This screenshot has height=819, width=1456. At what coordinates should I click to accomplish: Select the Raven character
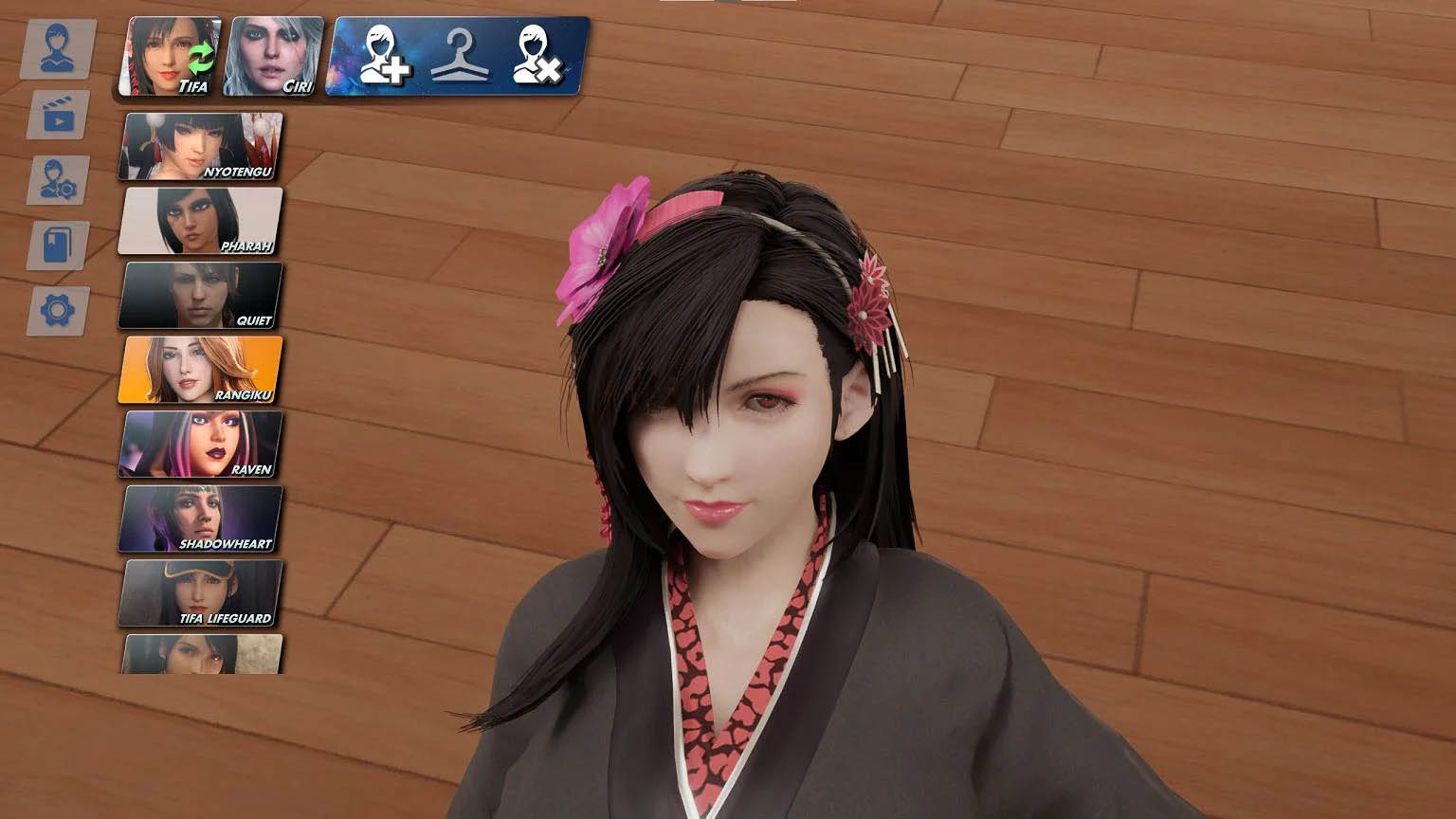click(199, 443)
